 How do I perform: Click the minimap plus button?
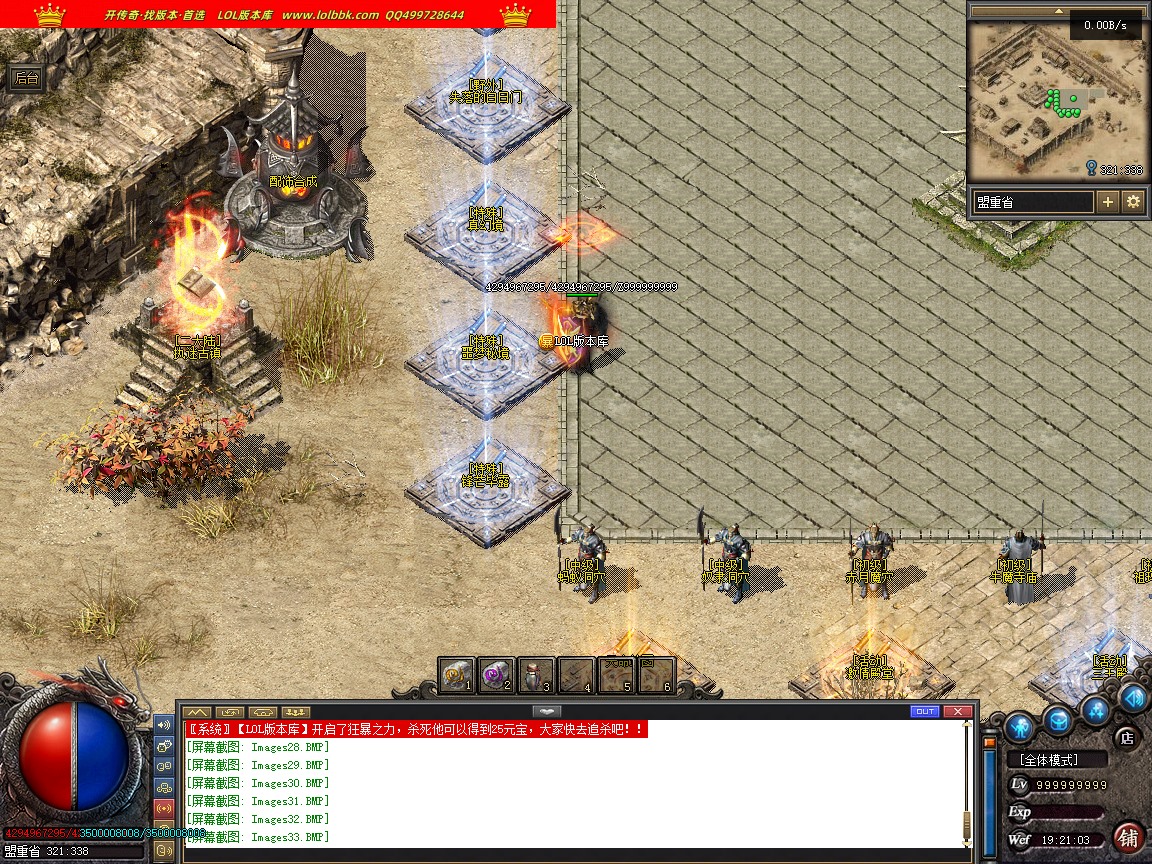tap(1108, 202)
